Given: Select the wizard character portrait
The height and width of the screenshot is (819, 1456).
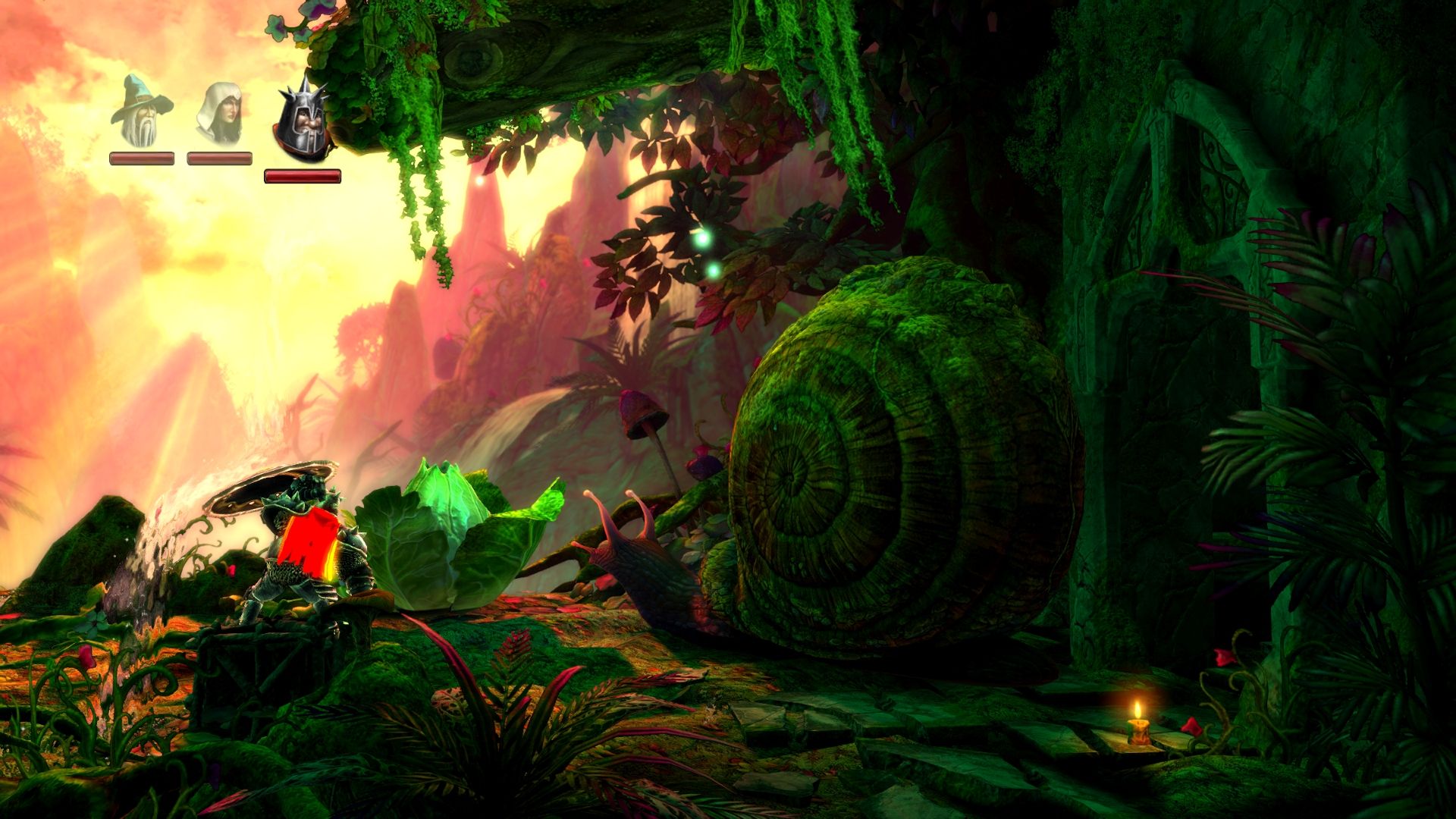Looking at the screenshot, I should tap(141, 112).
